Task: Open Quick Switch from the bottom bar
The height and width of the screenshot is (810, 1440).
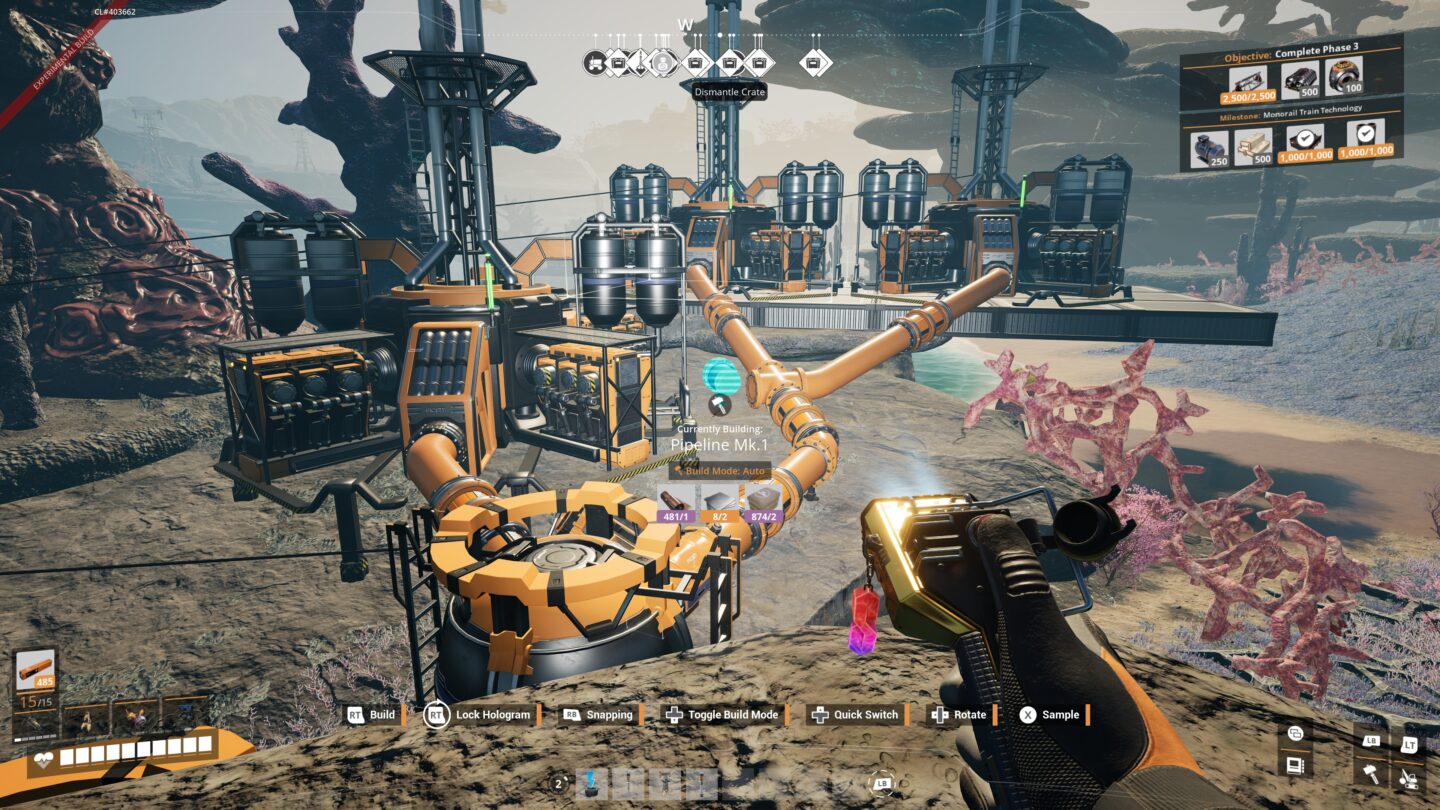Action: [856, 715]
